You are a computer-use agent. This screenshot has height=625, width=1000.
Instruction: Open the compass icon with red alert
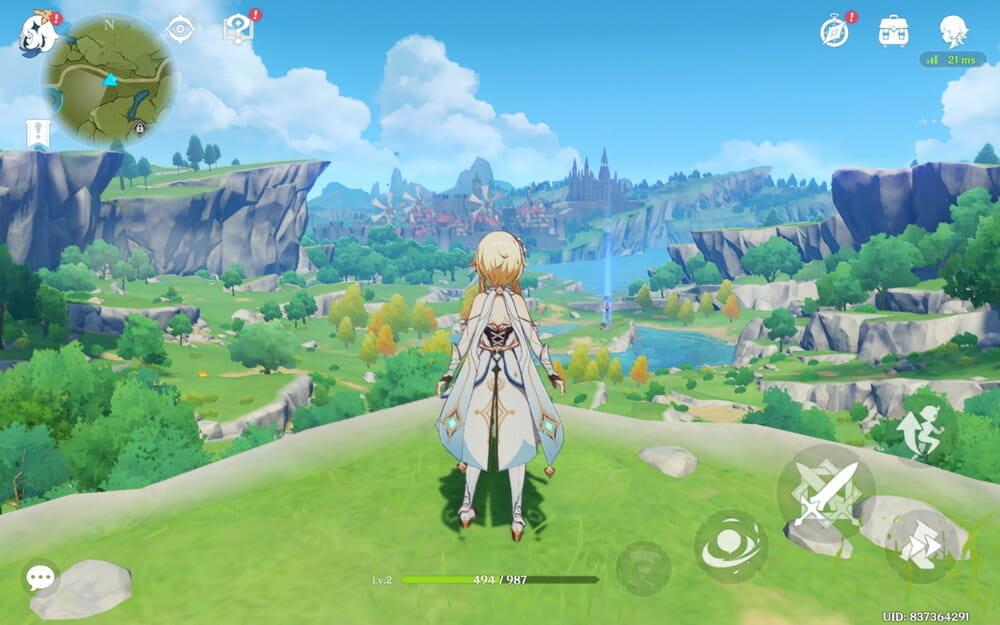(x=835, y=31)
